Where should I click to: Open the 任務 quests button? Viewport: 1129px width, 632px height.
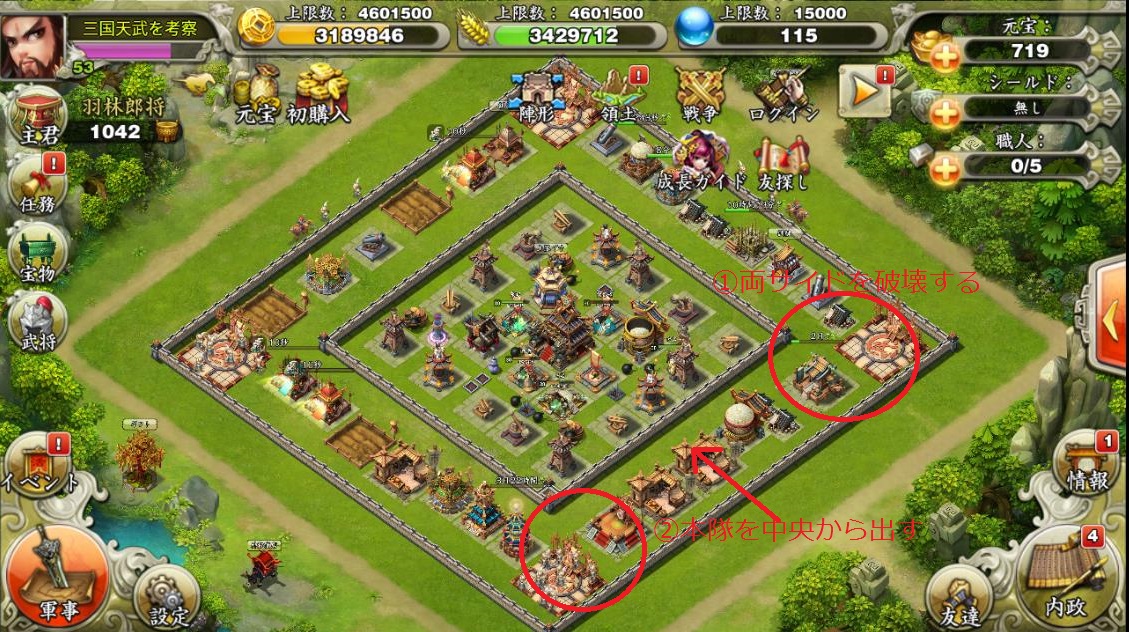(36, 185)
